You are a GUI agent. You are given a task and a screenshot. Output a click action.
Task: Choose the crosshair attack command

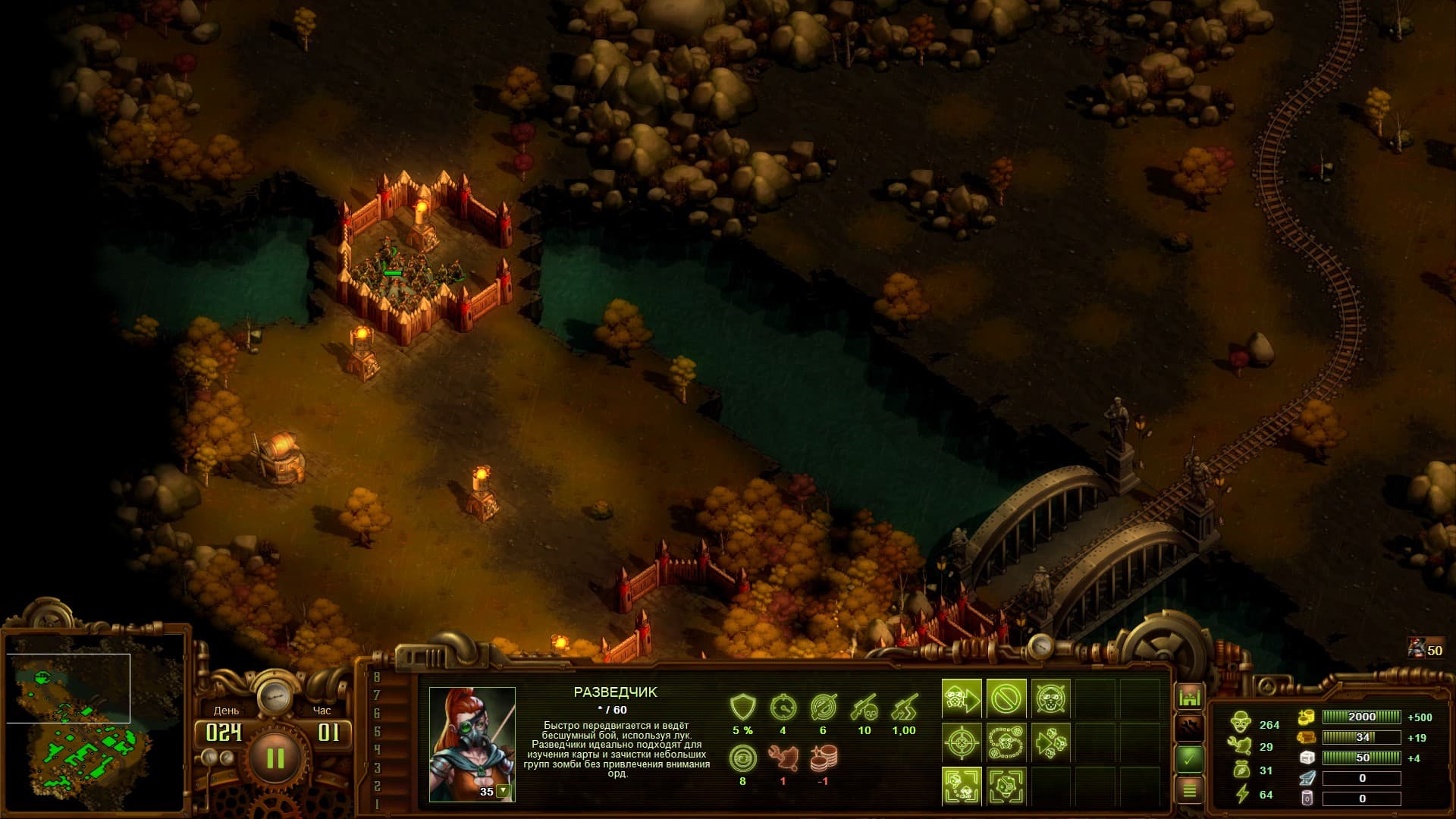point(962,742)
